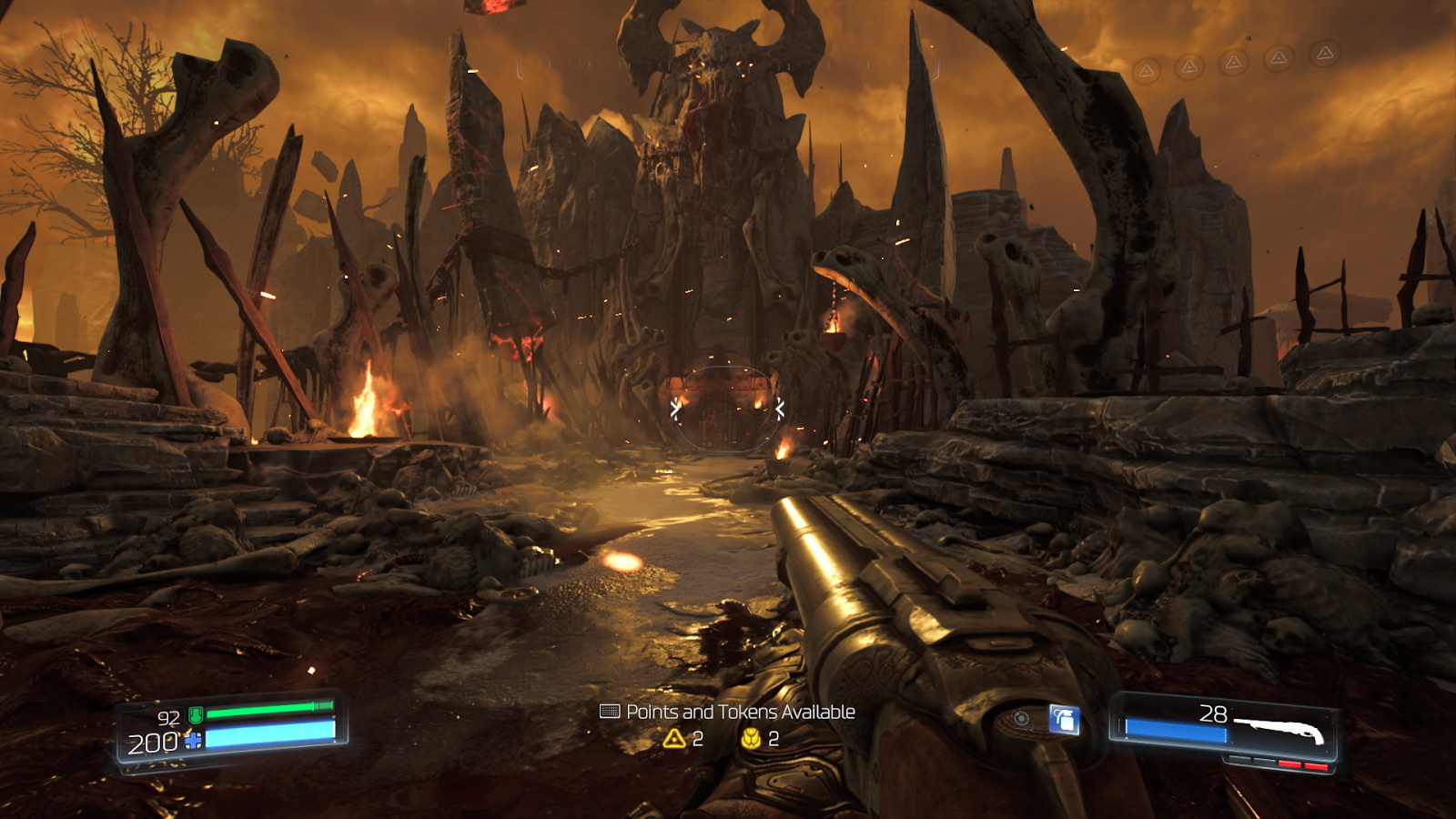Select the yellow triangle weapon upgrade points icon
This screenshot has height=819, width=1456.
click(x=674, y=738)
